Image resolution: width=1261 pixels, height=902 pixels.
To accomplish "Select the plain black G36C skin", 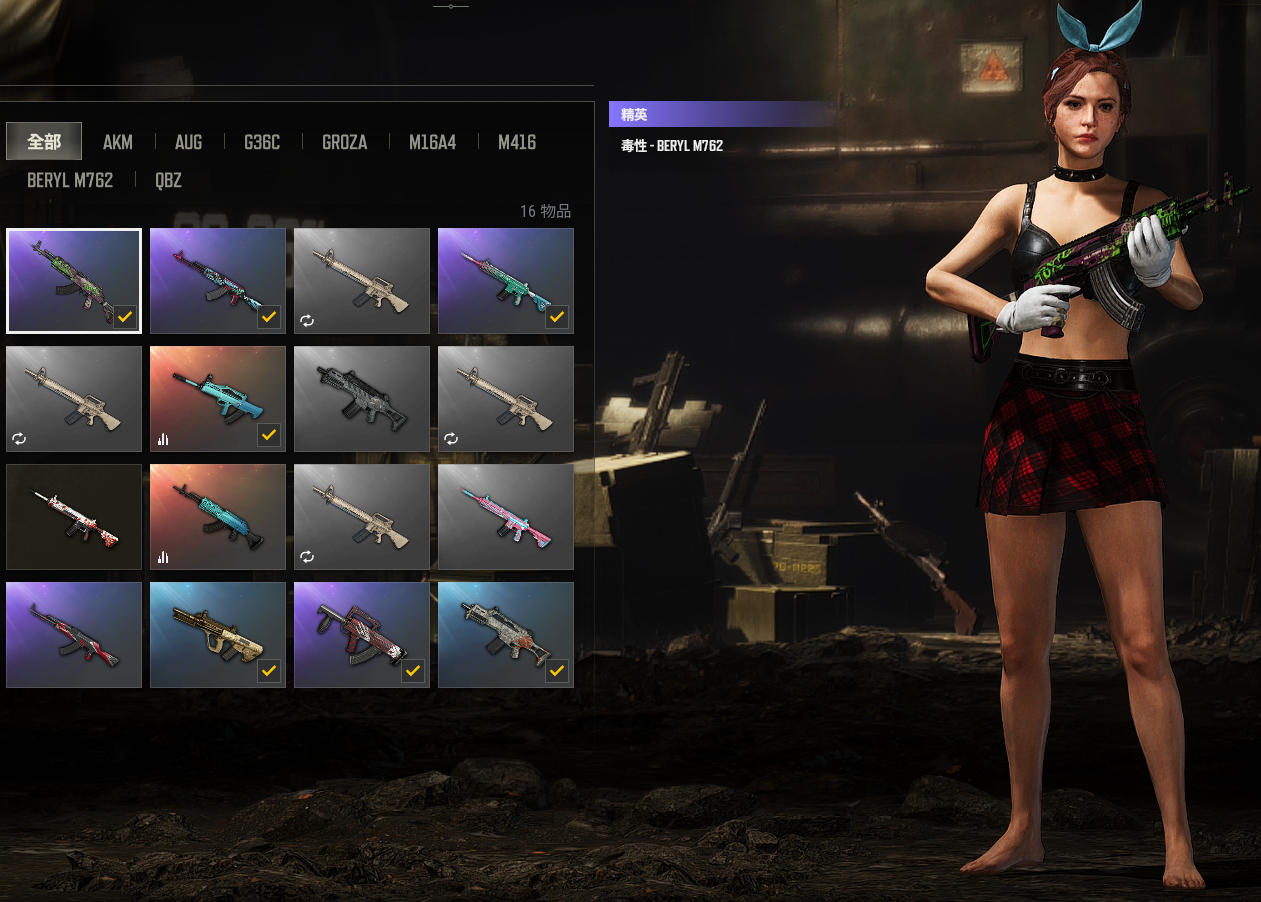I will (362, 398).
